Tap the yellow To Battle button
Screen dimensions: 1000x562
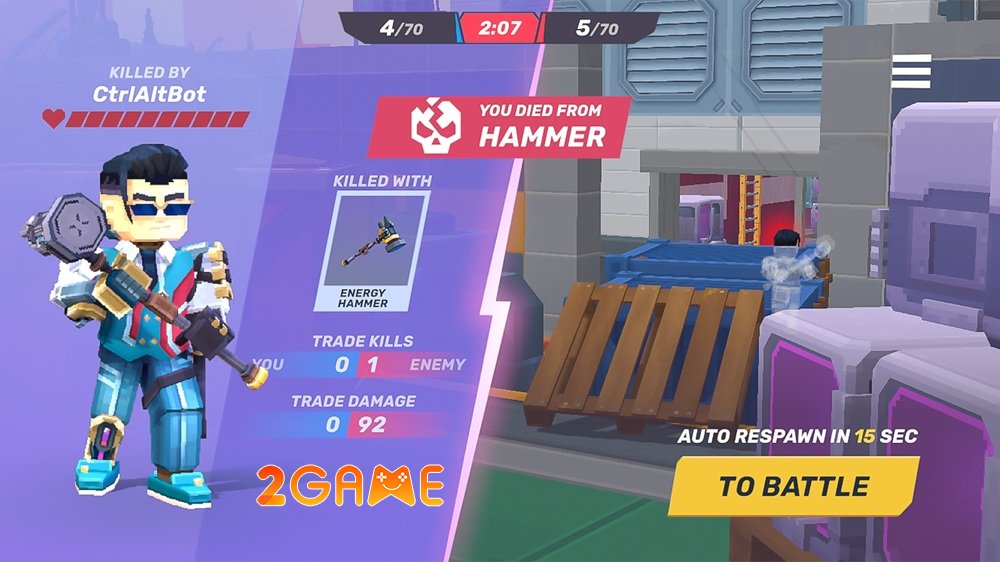pyautogui.click(x=793, y=487)
